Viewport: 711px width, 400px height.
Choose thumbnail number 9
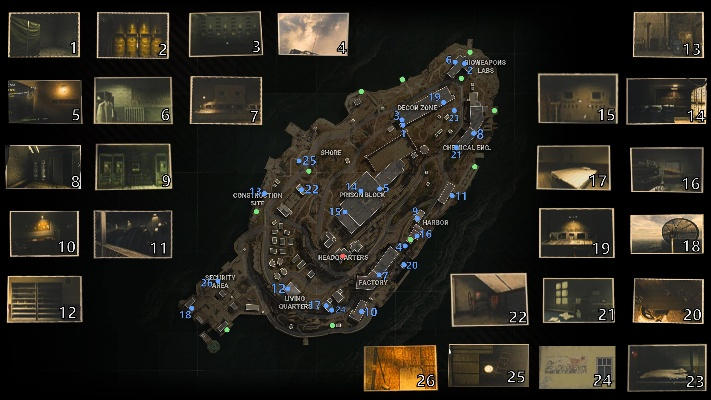tap(132, 166)
